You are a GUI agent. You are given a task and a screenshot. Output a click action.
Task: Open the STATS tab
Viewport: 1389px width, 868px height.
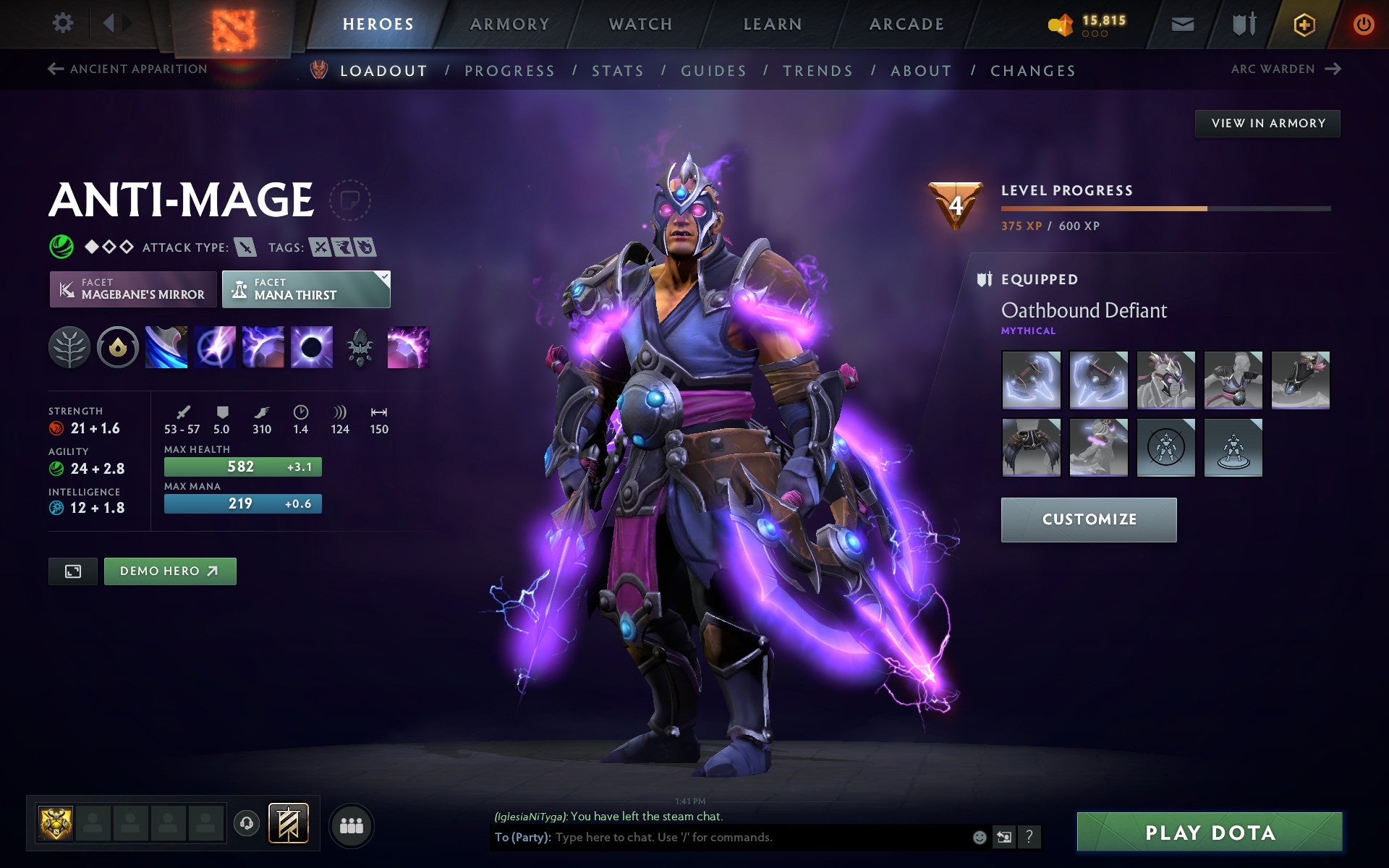pyautogui.click(x=616, y=70)
